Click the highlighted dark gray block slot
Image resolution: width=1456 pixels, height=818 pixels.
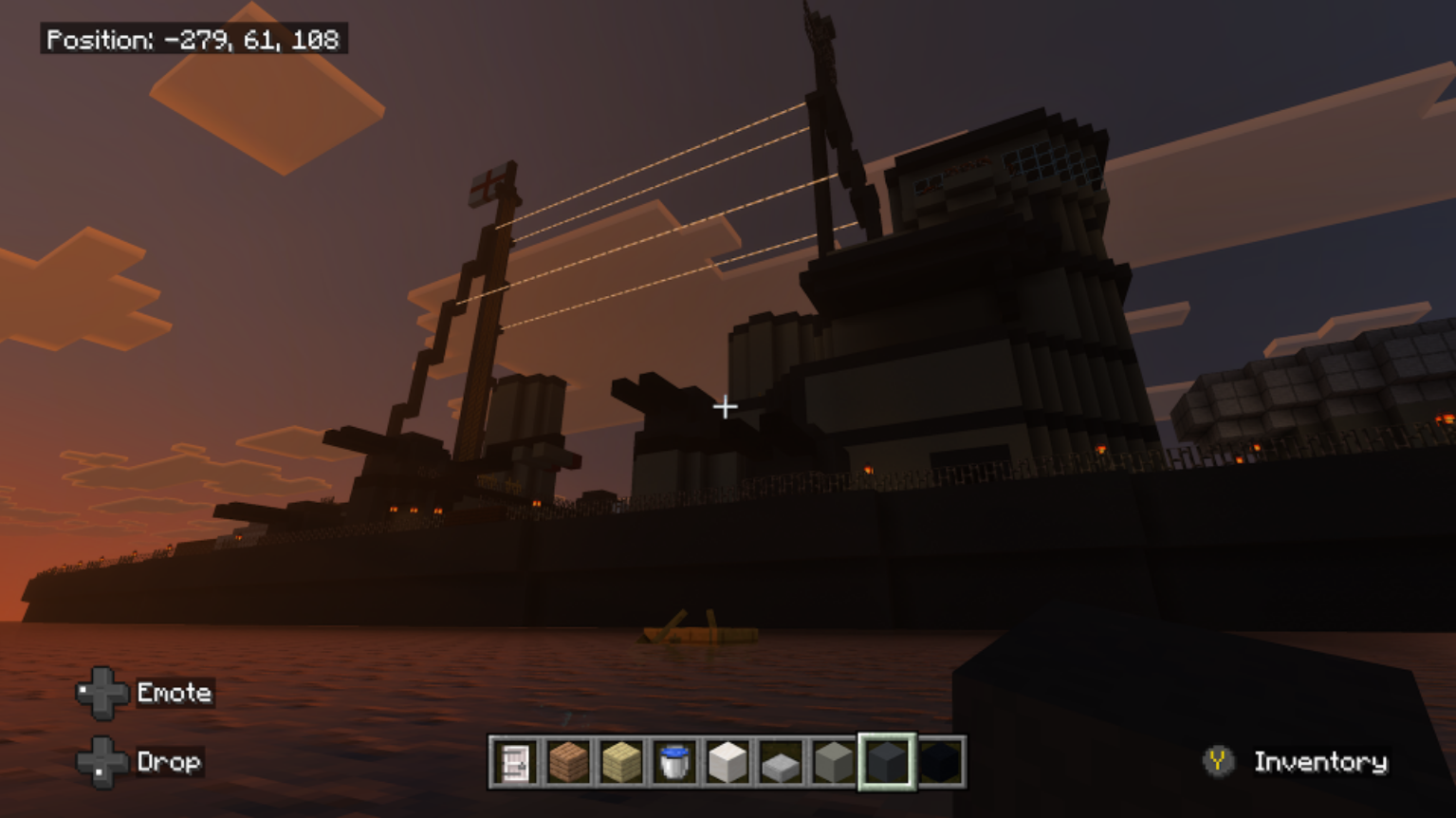click(888, 762)
